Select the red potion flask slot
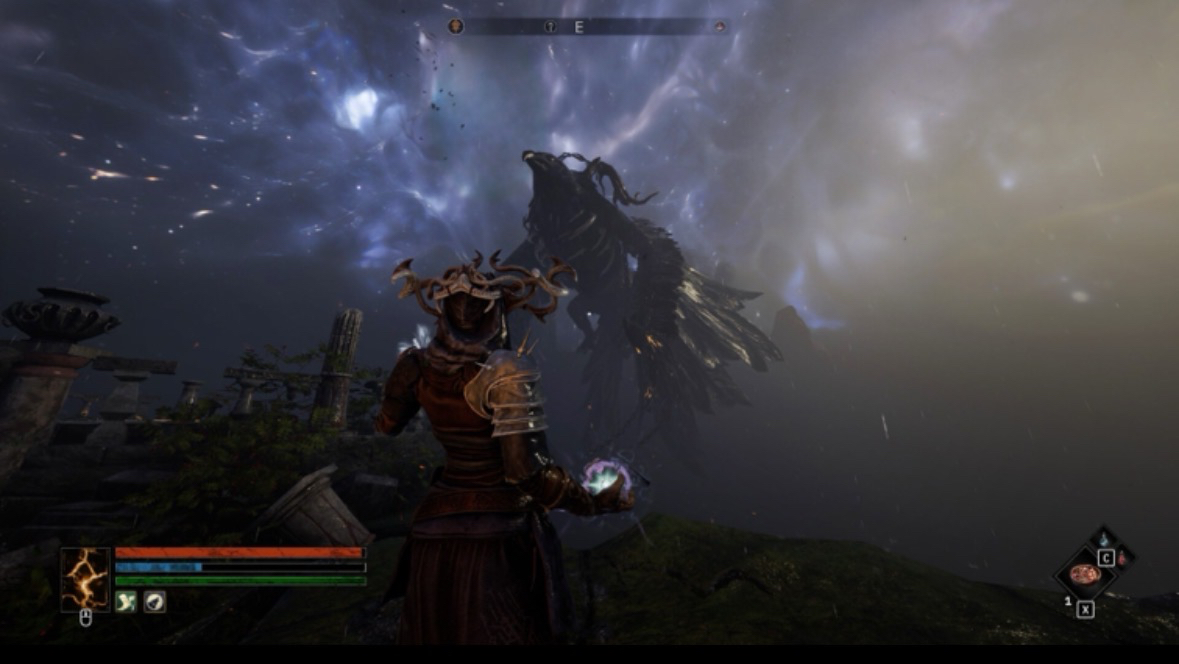This screenshot has width=1179, height=664. pyautogui.click(x=1122, y=559)
